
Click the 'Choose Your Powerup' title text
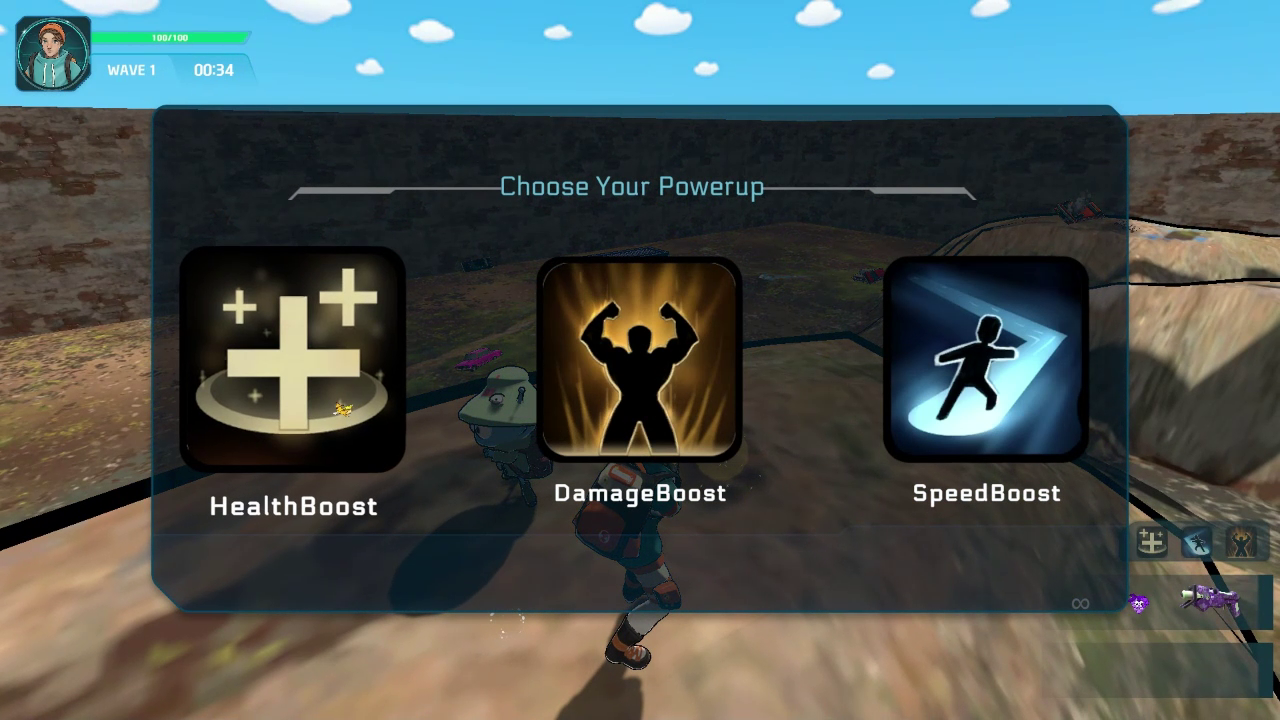[x=632, y=186]
